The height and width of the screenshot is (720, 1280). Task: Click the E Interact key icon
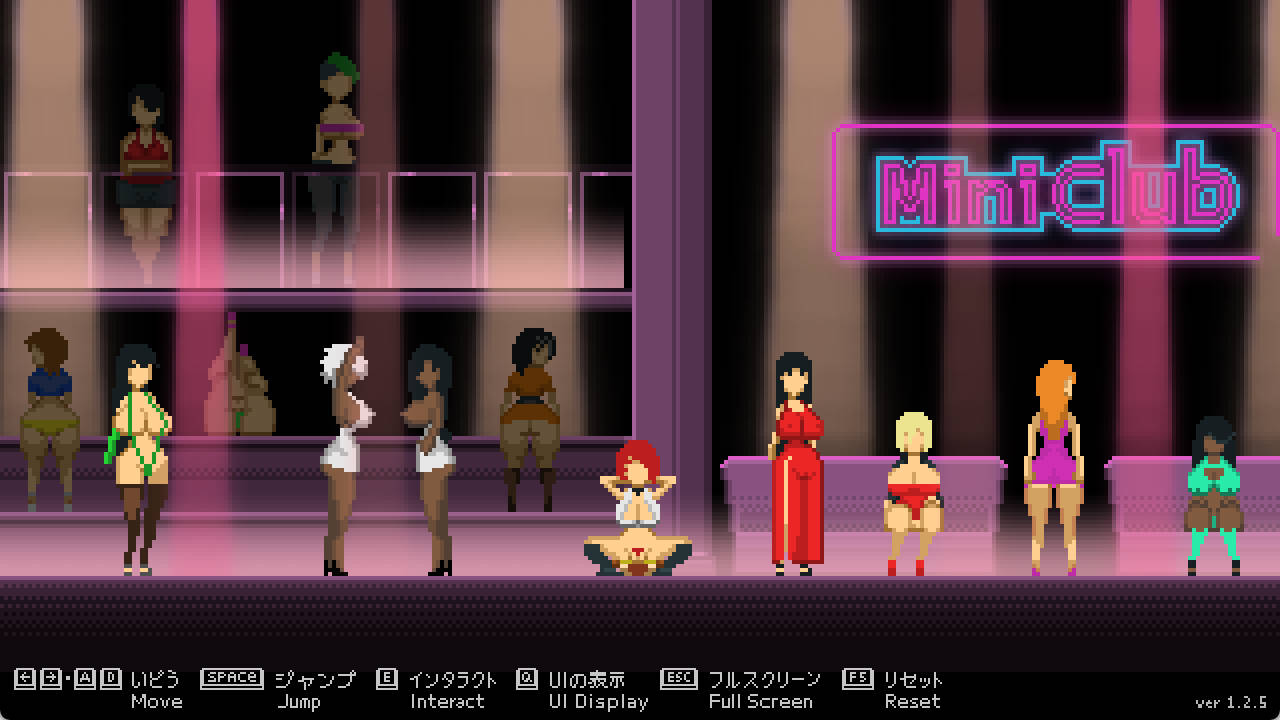pos(386,678)
